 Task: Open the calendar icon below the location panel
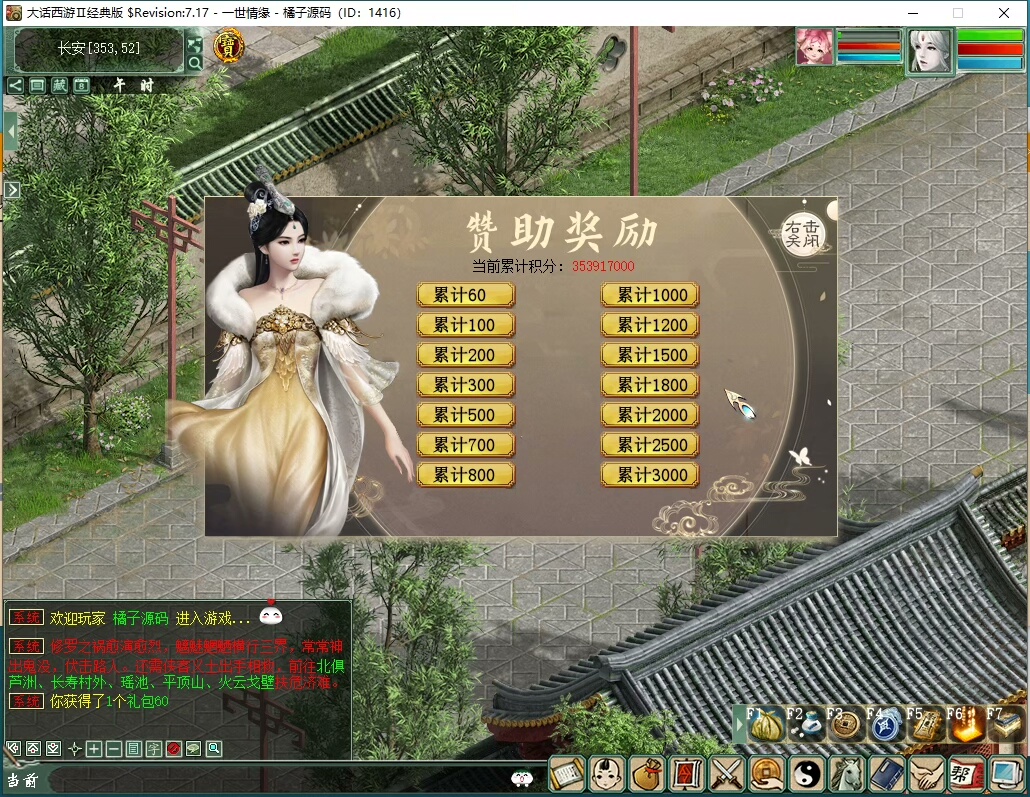82,86
